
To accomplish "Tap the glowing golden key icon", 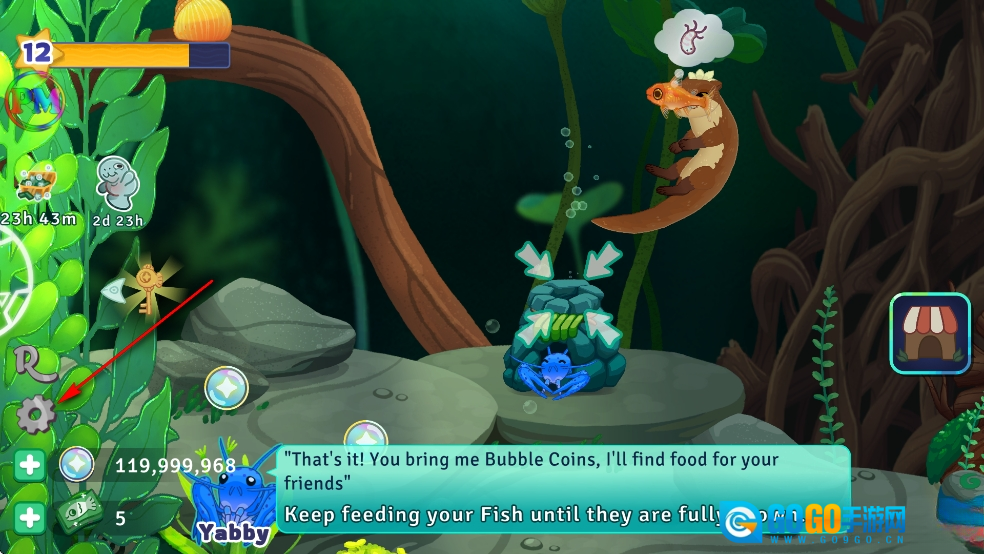I will pos(149,288).
